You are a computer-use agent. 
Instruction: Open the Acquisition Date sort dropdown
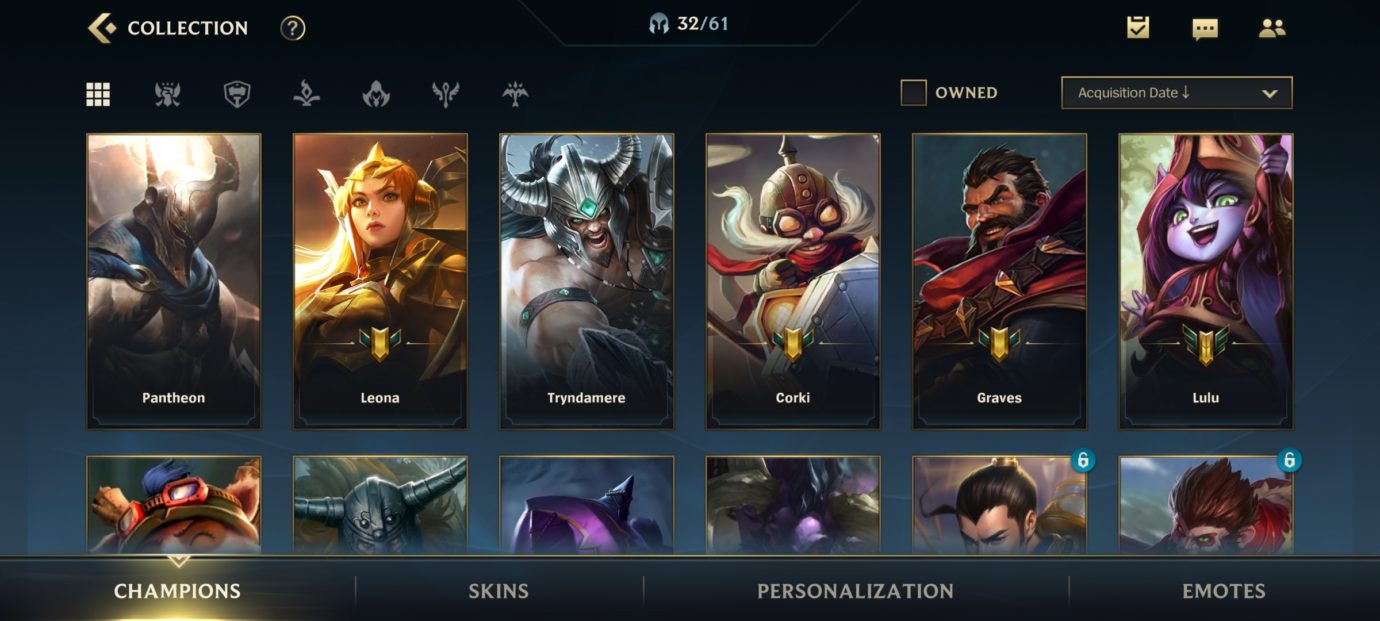[1176, 93]
